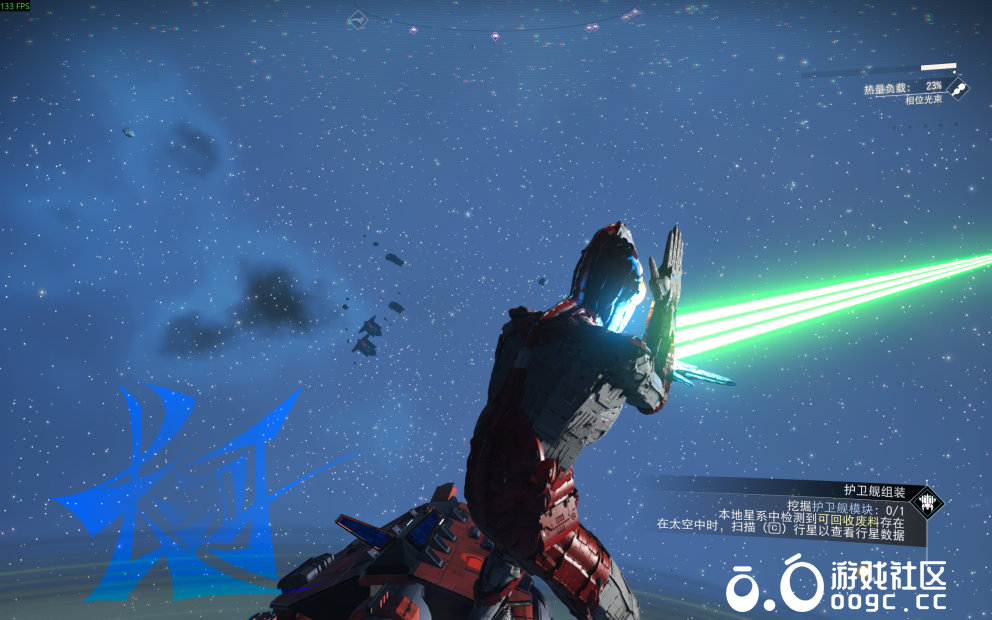Select the 相位光束 weapon icon
The width and height of the screenshot is (992, 620).
click(958, 90)
